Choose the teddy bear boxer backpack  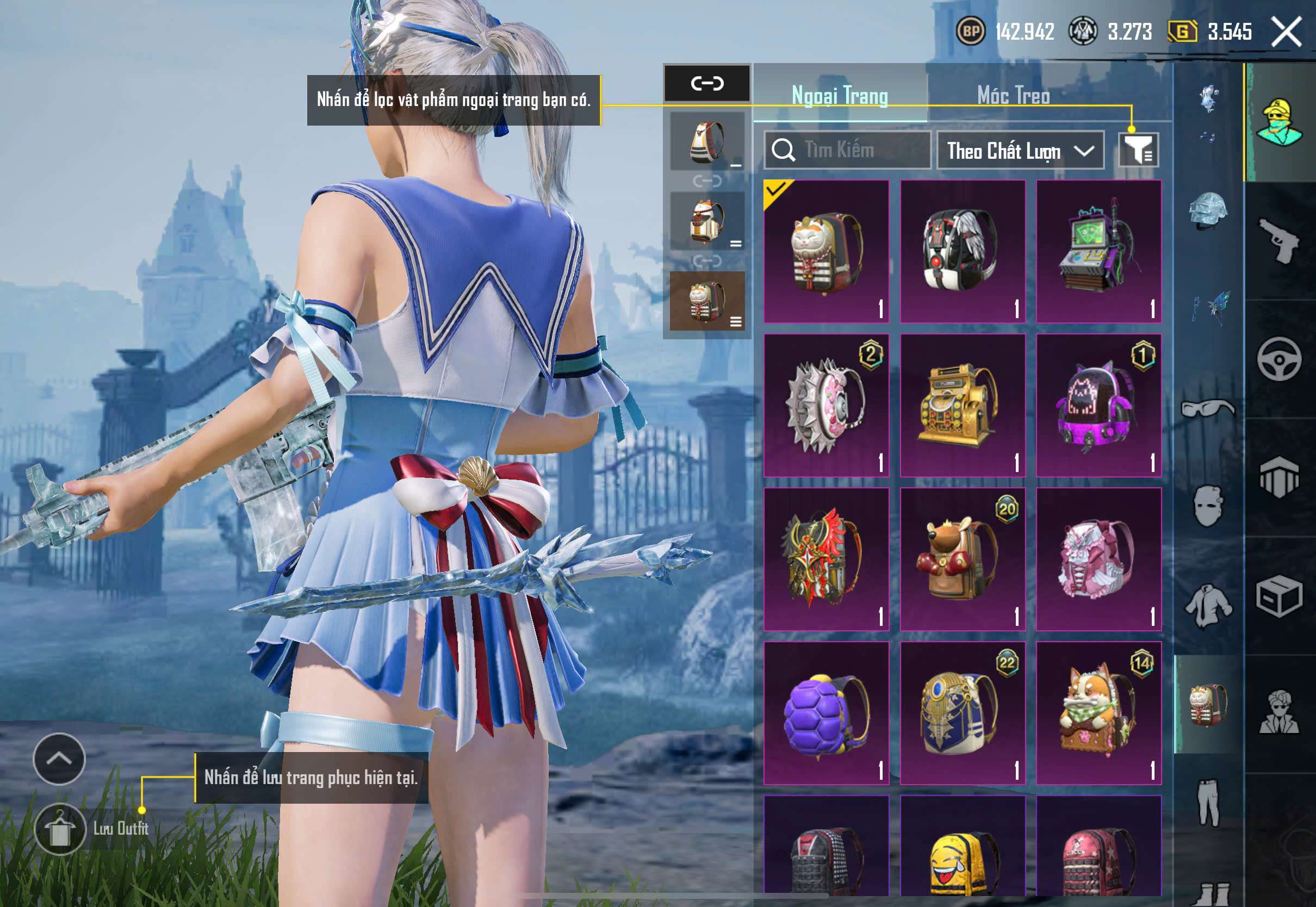pyautogui.click(x=963, y=559)
